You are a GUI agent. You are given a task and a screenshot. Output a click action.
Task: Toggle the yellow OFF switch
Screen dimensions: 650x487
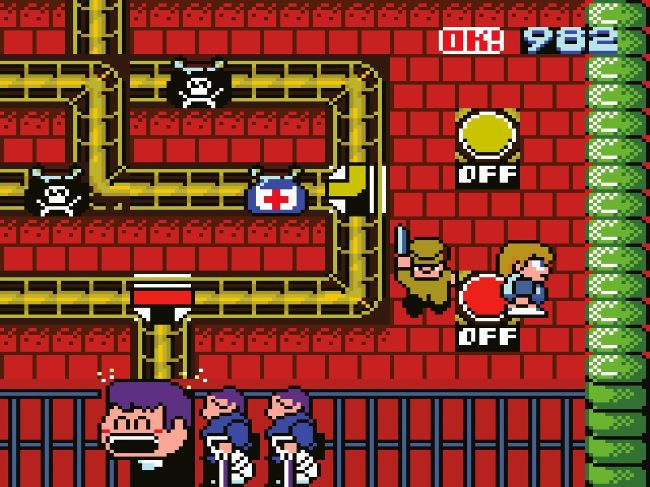(x=487, y=137)
